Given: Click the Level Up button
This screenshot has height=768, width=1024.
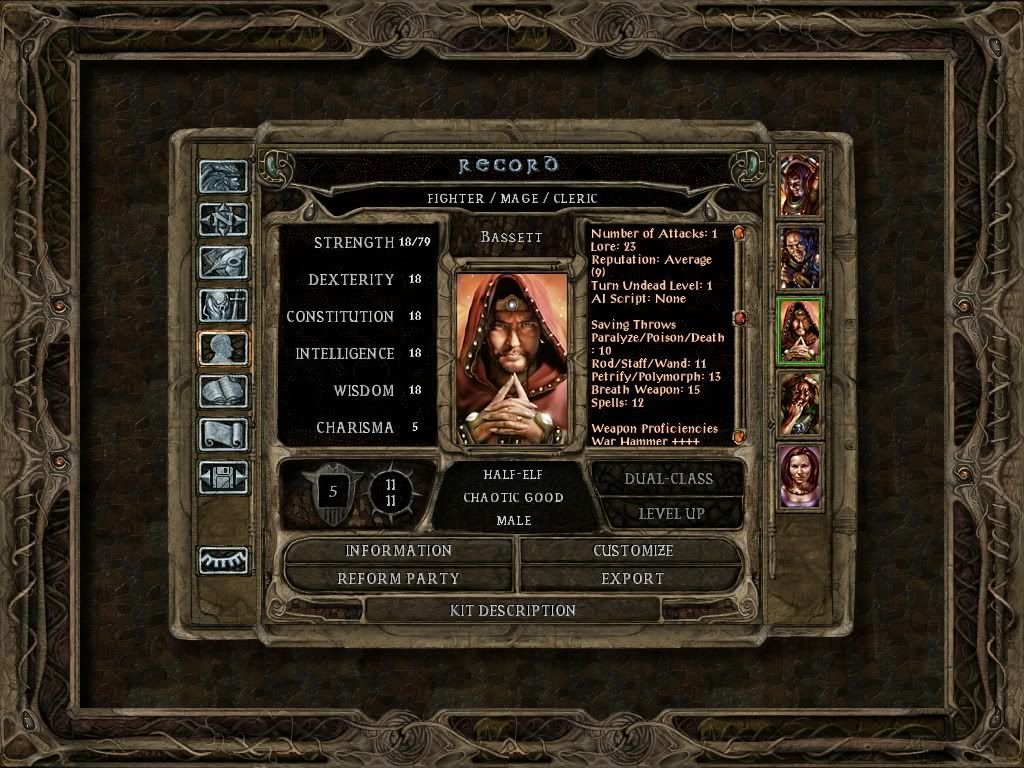Looking at the screenshot, I should pyautogui.click(x=668, y=513).
